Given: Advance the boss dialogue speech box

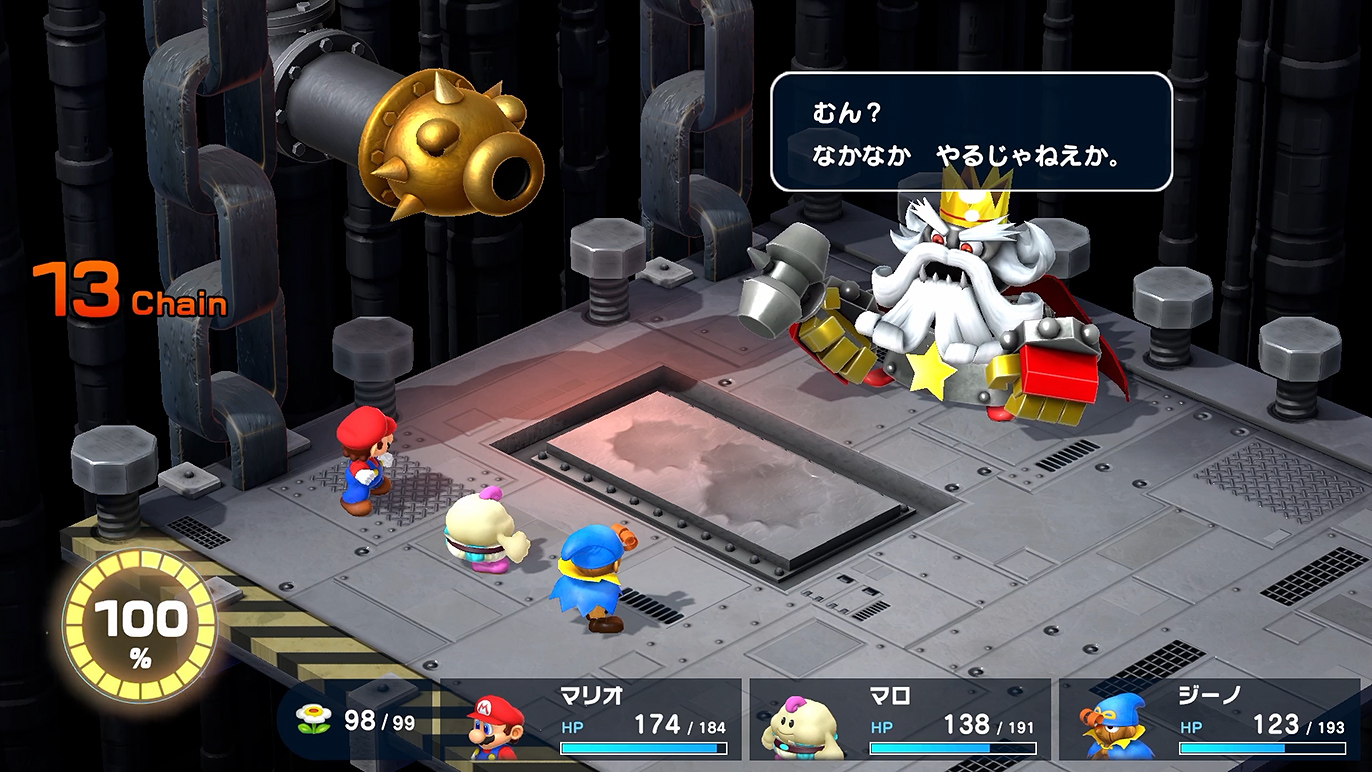Looking at the screenshot, I should pyautogui.click(x=970, y=131).
